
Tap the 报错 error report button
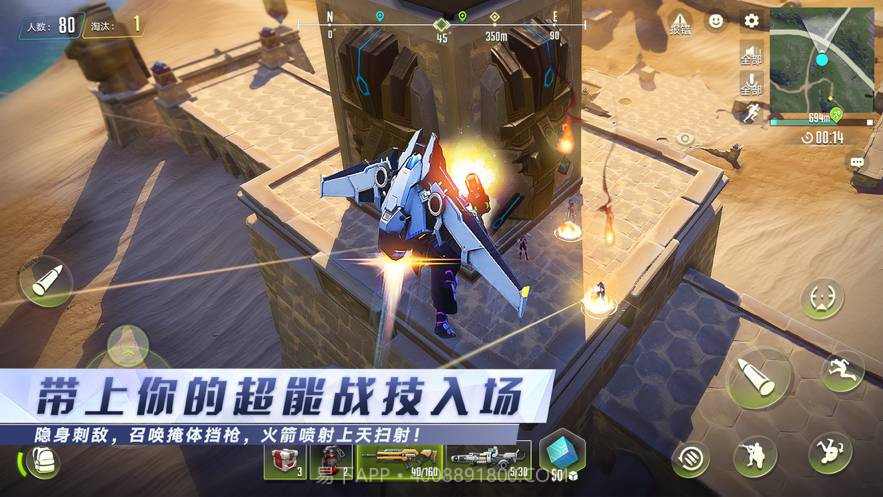[679, 23]
